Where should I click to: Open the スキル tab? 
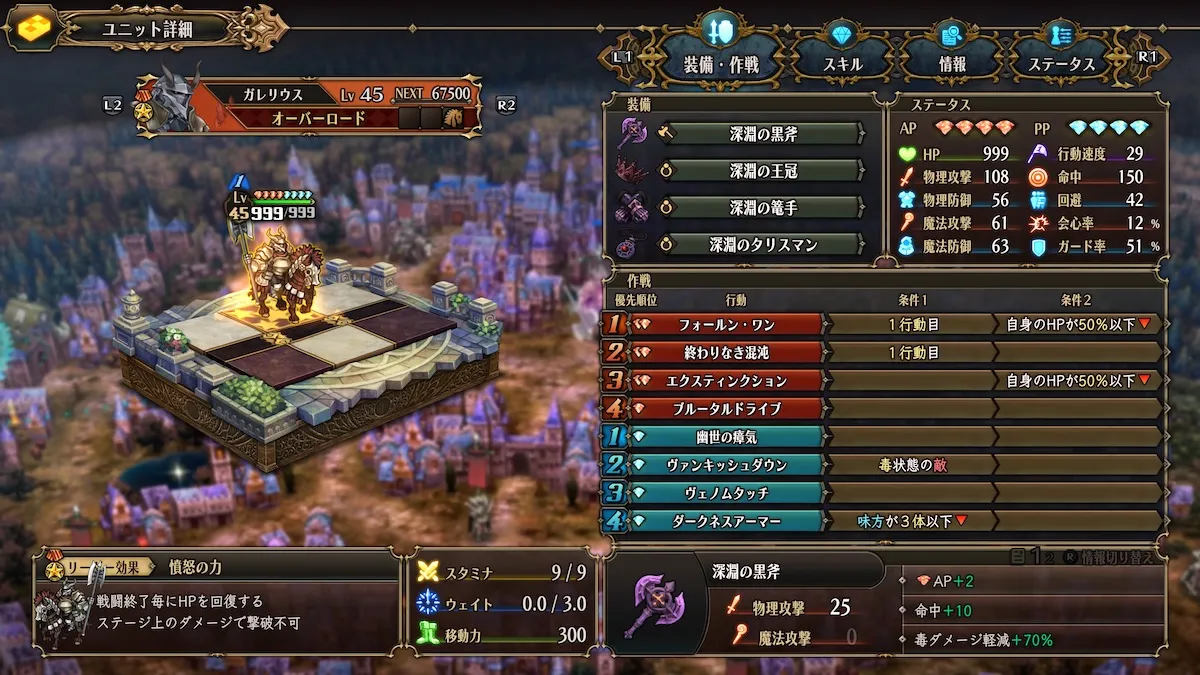(840, 63)
